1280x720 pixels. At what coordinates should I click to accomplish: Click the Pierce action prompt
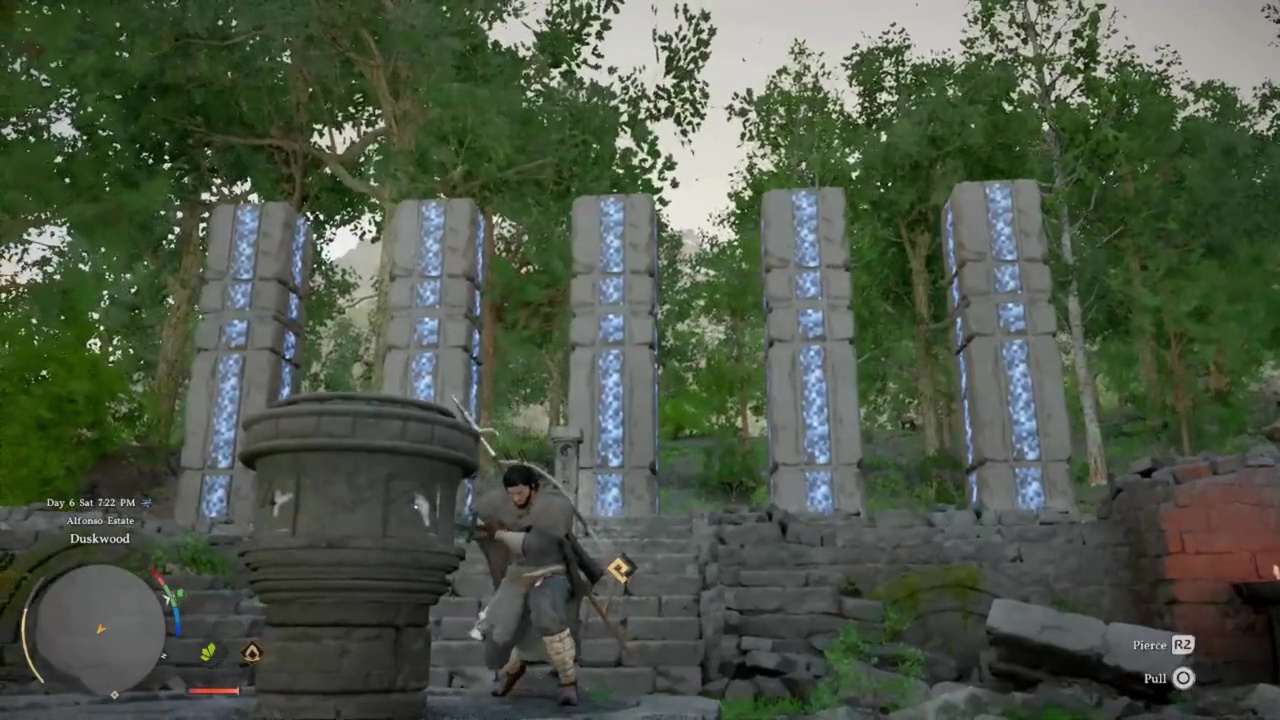(x=1149, y=645)
